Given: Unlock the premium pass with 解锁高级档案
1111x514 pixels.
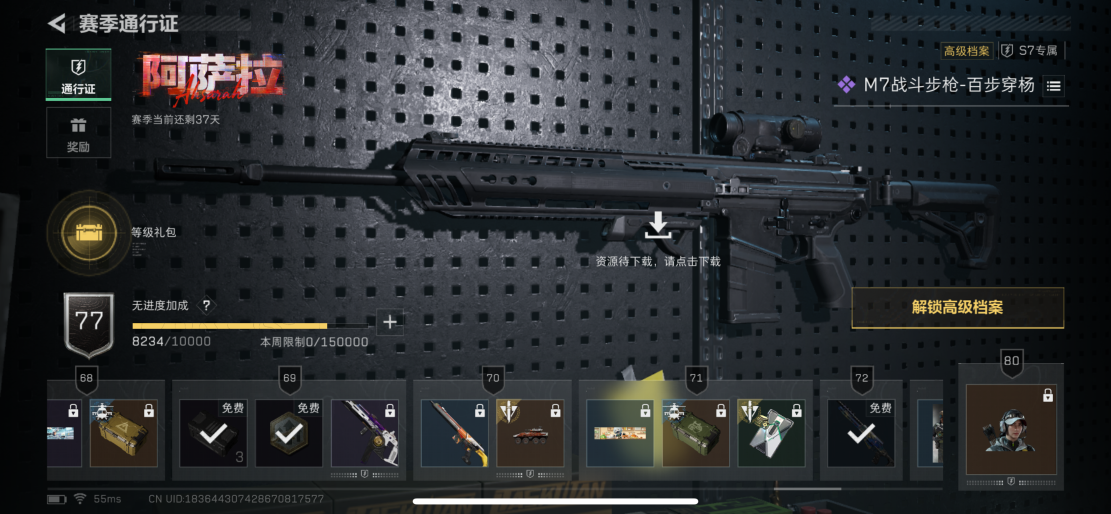Looking at the screenshot, I should pyautogui.click(x=957, y=308).
